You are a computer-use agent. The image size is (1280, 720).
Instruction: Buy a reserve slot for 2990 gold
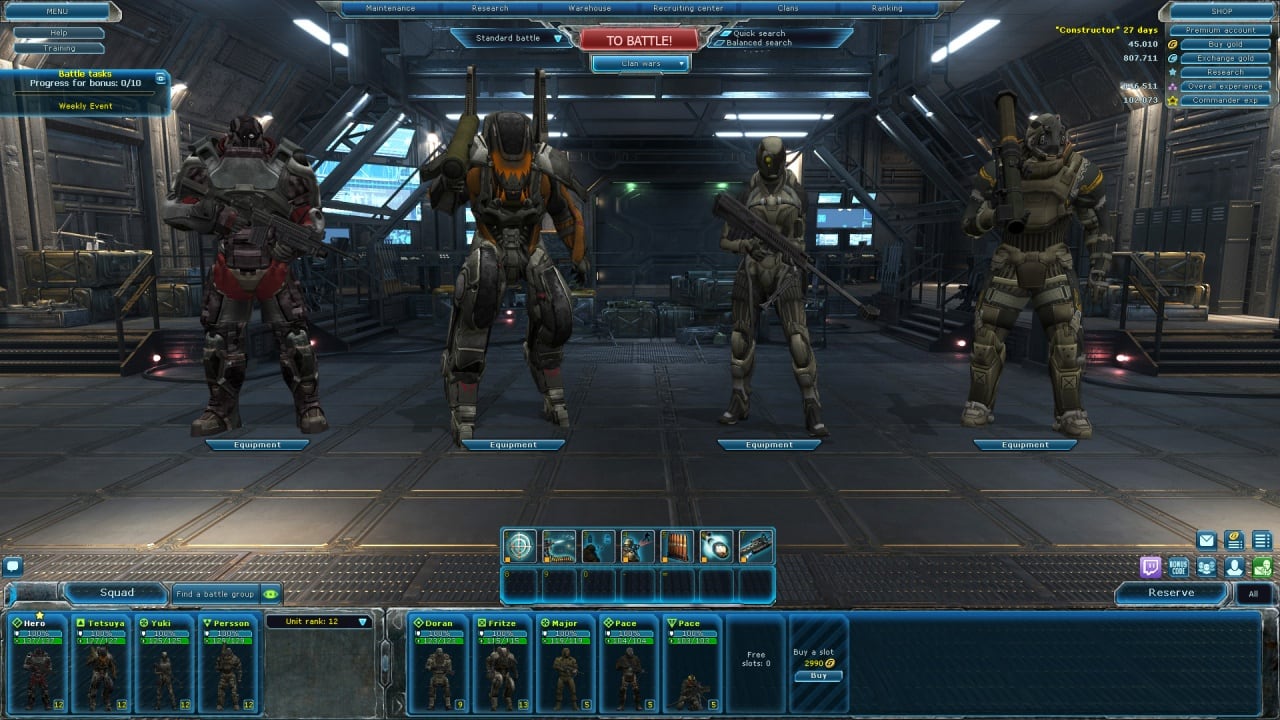[x=818, y=676]
